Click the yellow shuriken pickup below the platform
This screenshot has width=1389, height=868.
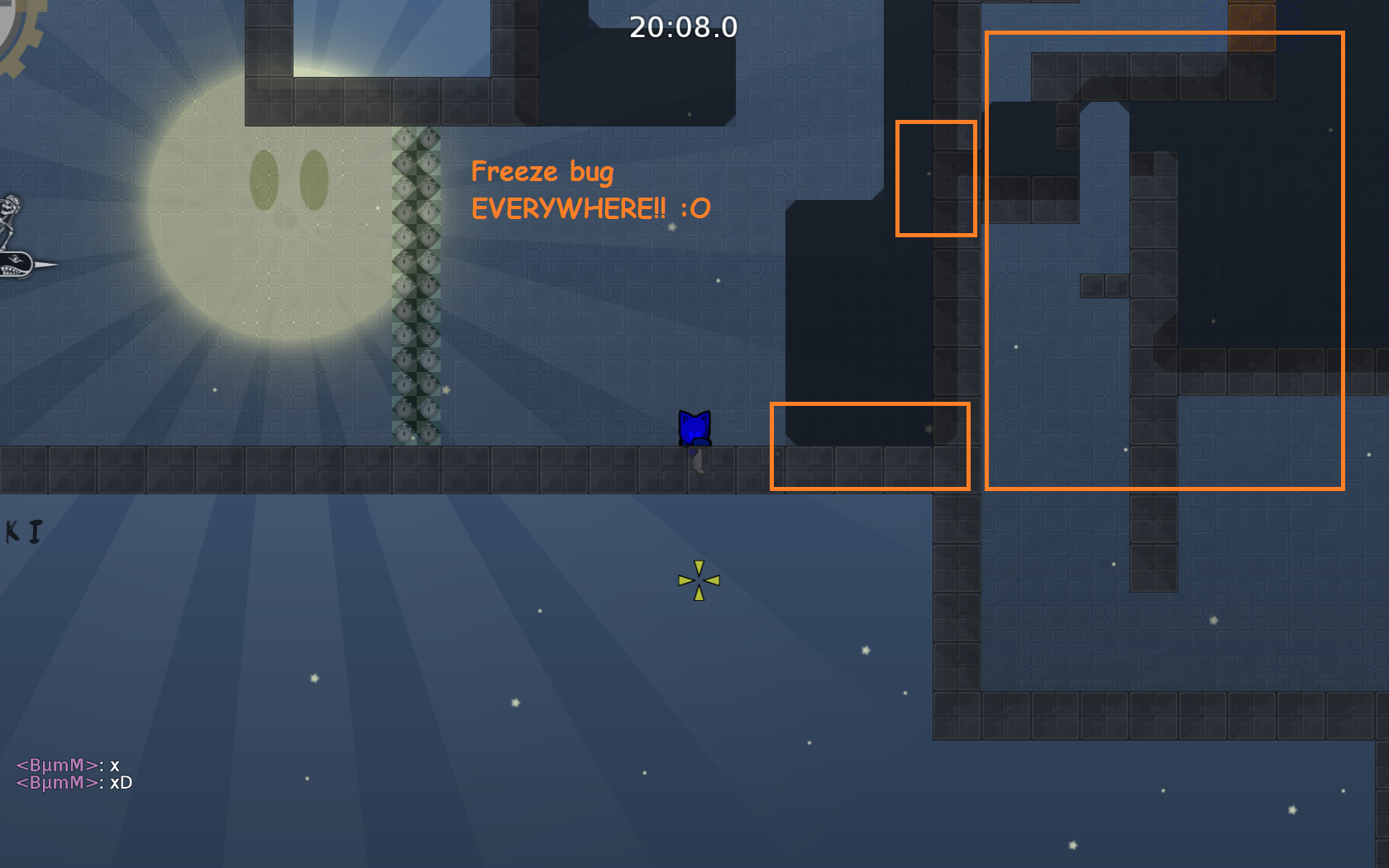pyautogui.click(x=699, y=581)
